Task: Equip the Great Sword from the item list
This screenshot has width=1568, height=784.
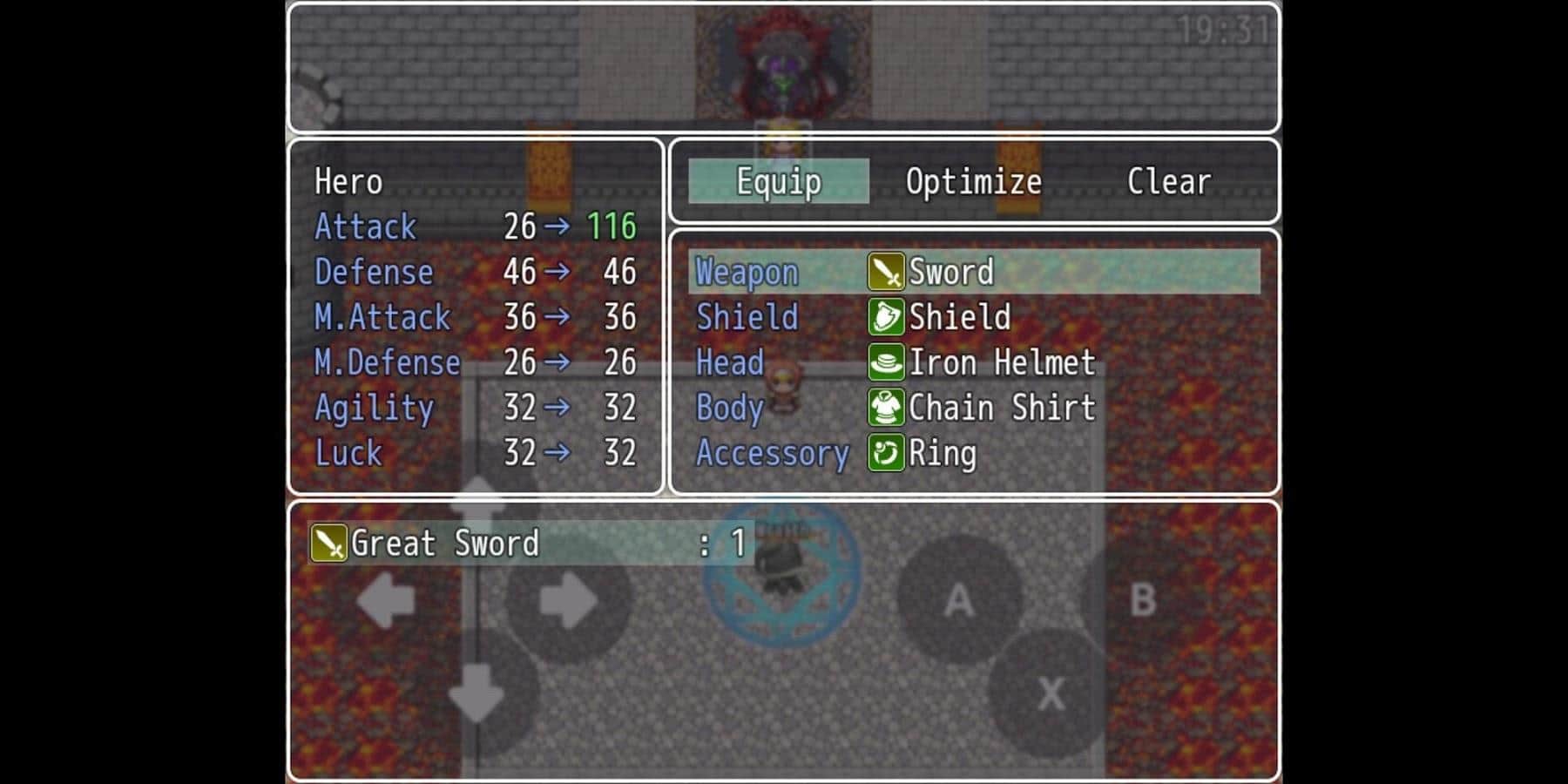Action: [530, 544]
